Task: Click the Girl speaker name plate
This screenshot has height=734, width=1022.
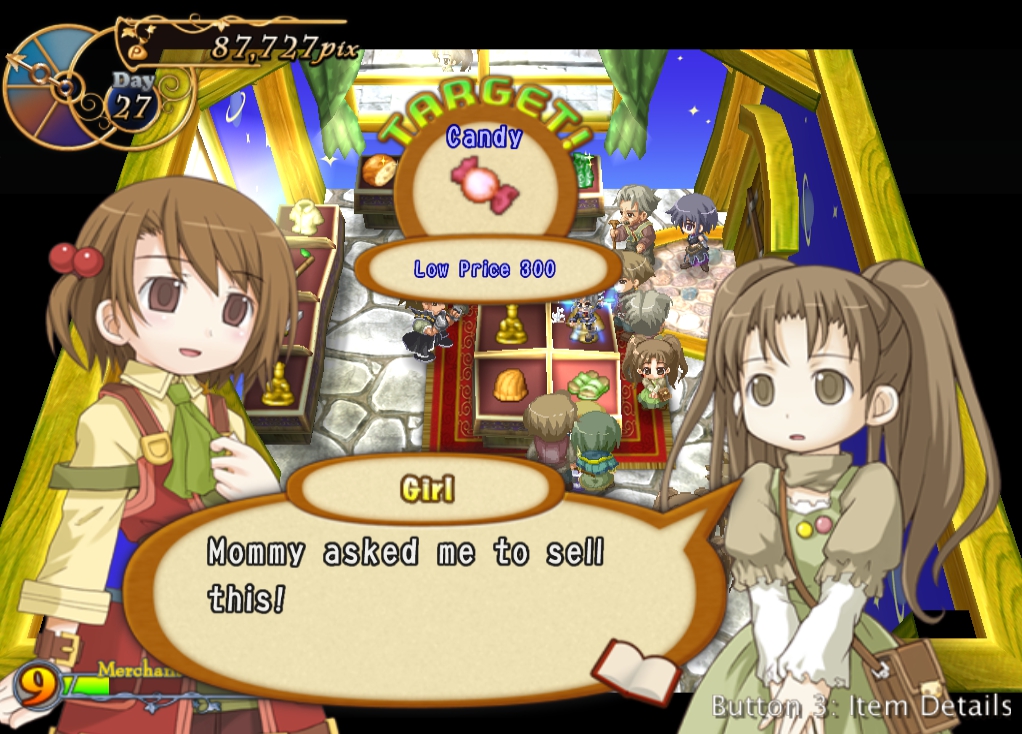Action: pyautogui.click(x=426, y=489)
